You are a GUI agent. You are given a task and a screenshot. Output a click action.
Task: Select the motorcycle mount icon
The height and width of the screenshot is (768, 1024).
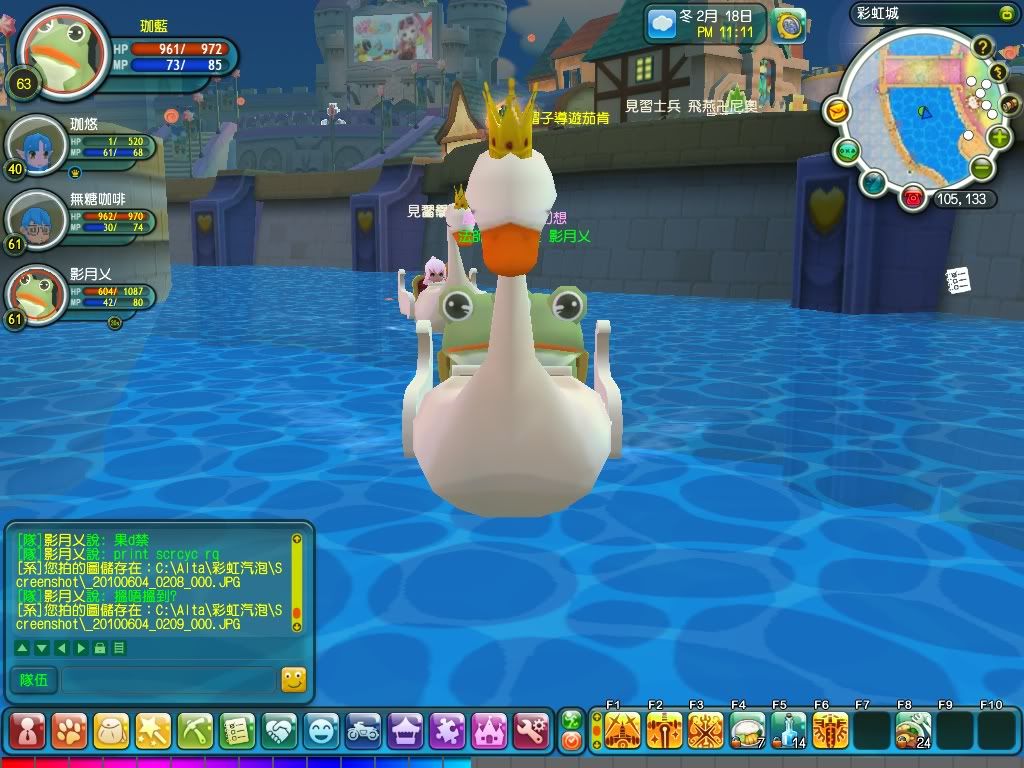[x=363, y=731]
